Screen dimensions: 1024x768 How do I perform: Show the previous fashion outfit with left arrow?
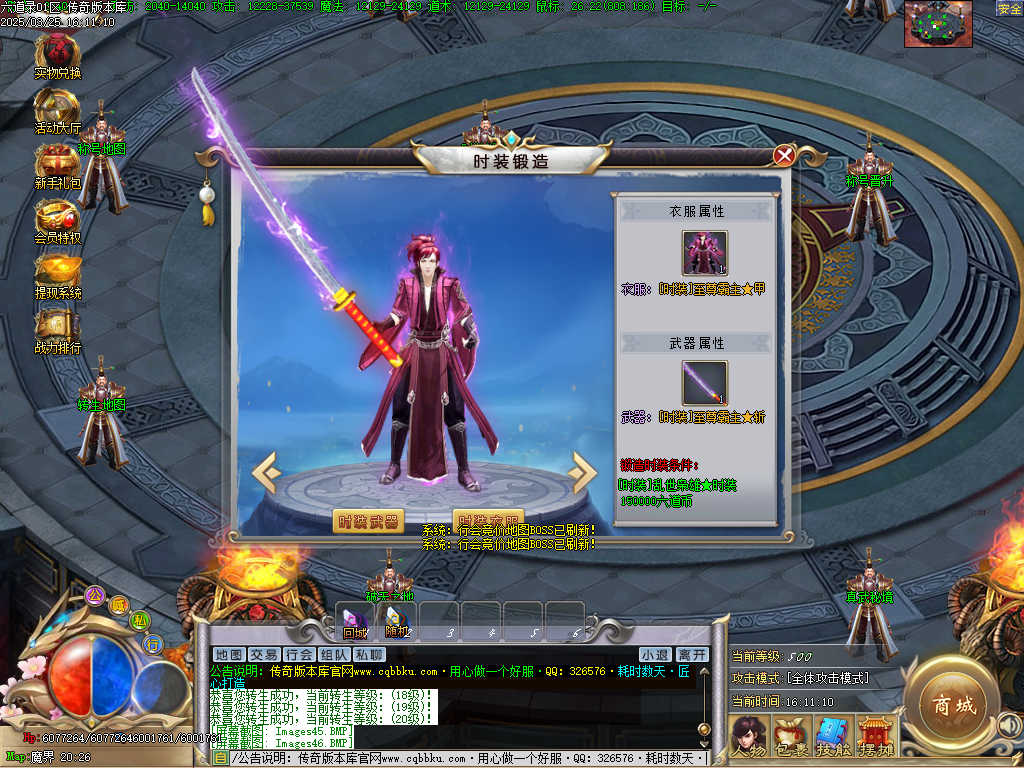coord(264,473)
